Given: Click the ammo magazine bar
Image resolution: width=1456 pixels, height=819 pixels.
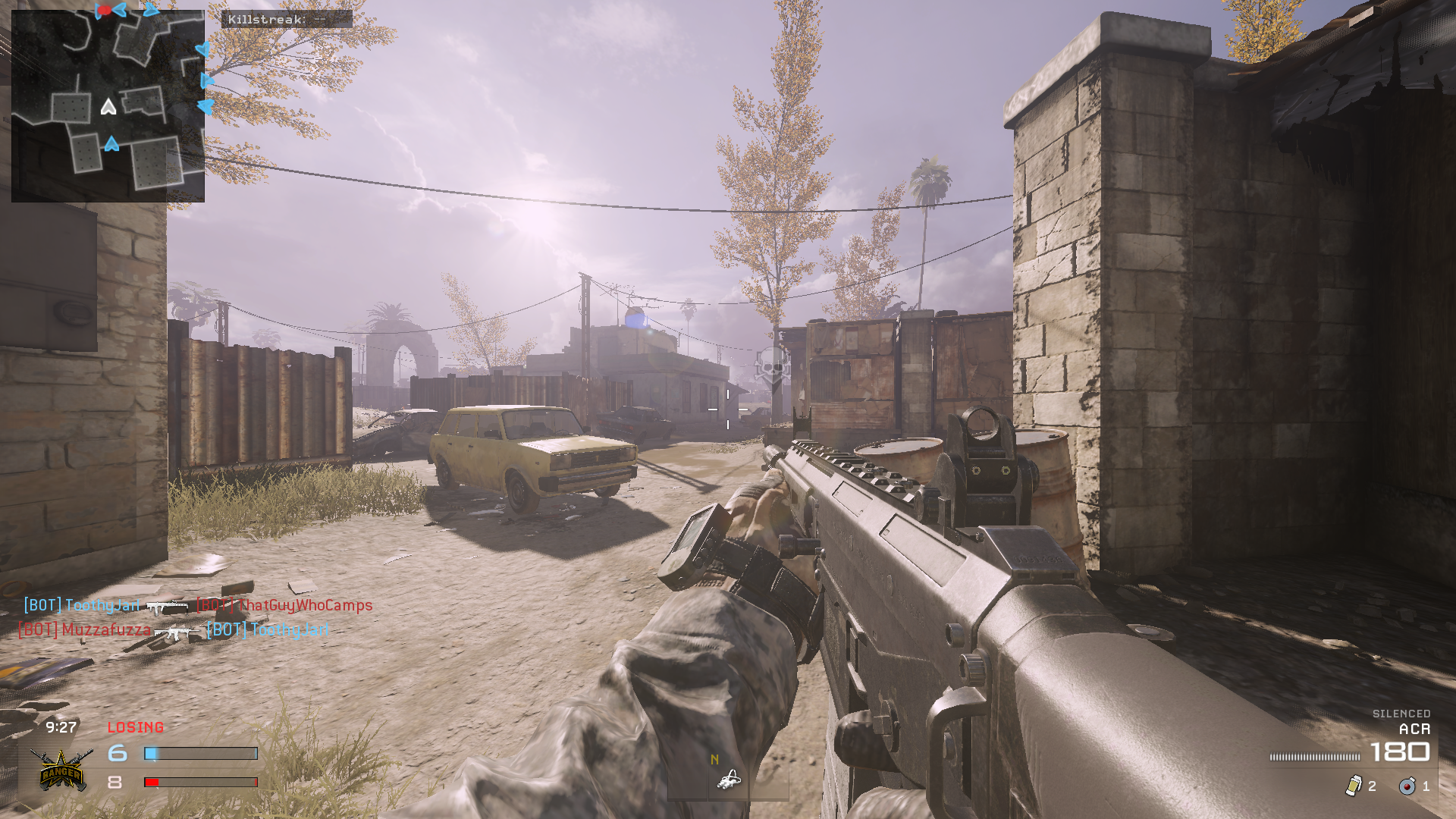Looking at the screenshot, I should click(1316, 756).
